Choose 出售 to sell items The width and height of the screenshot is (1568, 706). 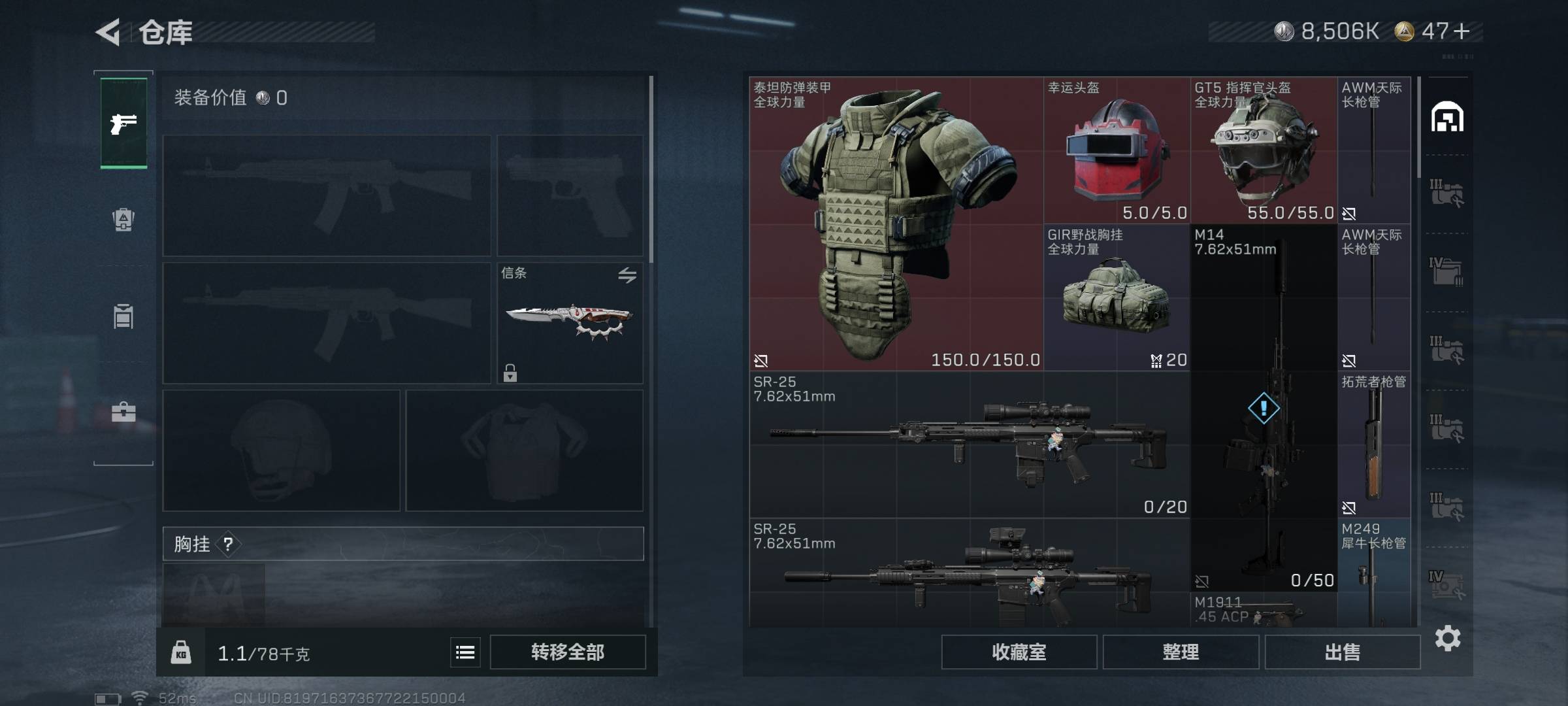pos(1342,652)
